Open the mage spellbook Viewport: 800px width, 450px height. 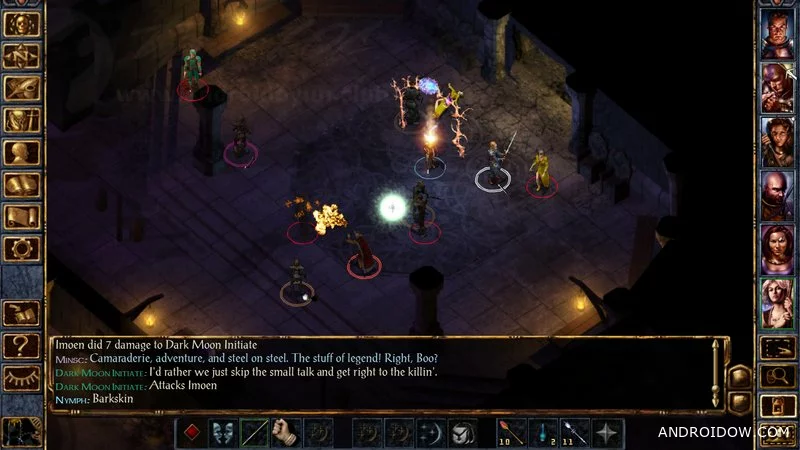pyautogui.click(x=22, y=184)
